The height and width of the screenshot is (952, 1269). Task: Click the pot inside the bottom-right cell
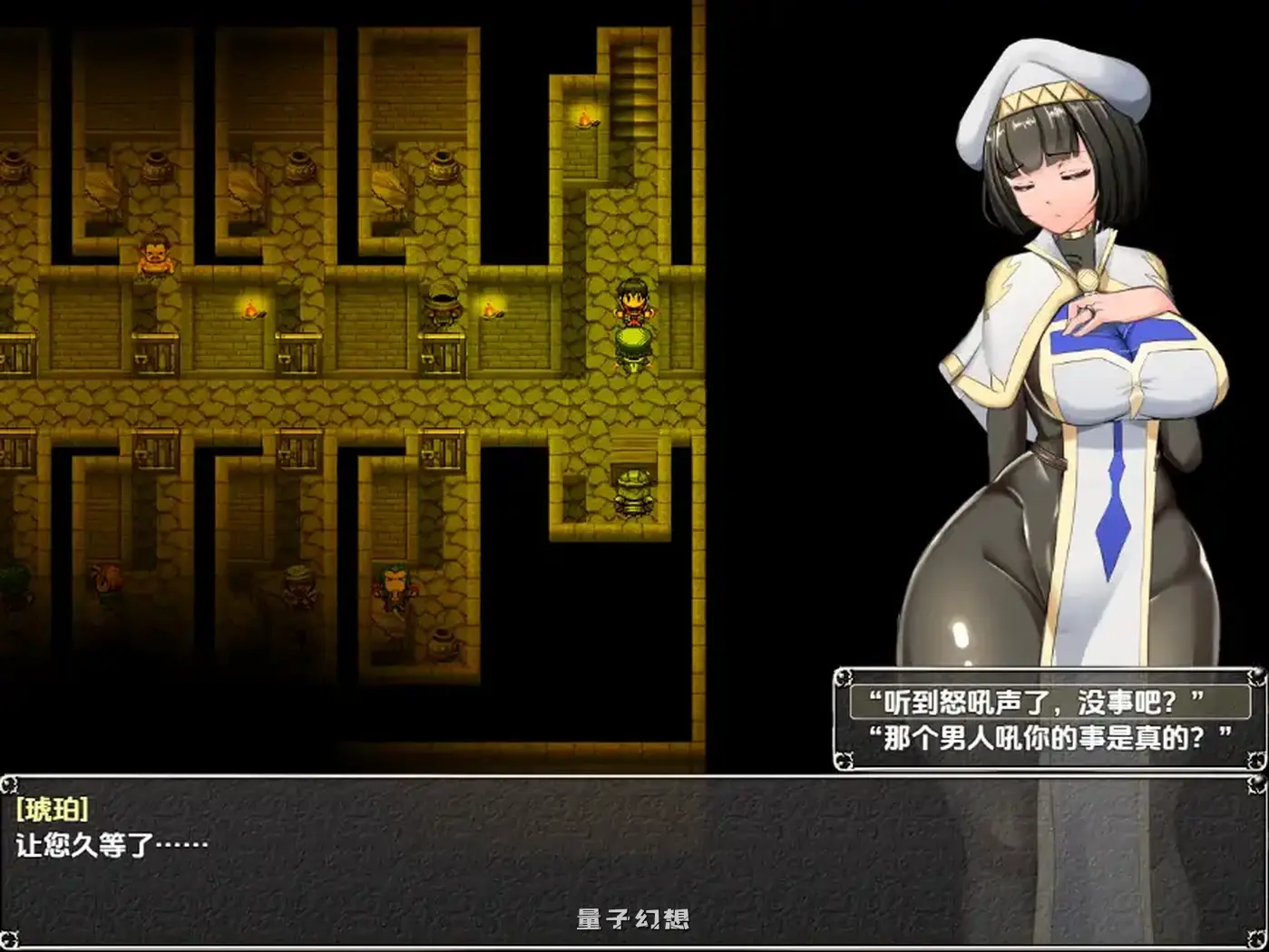[x=442, y=644]
